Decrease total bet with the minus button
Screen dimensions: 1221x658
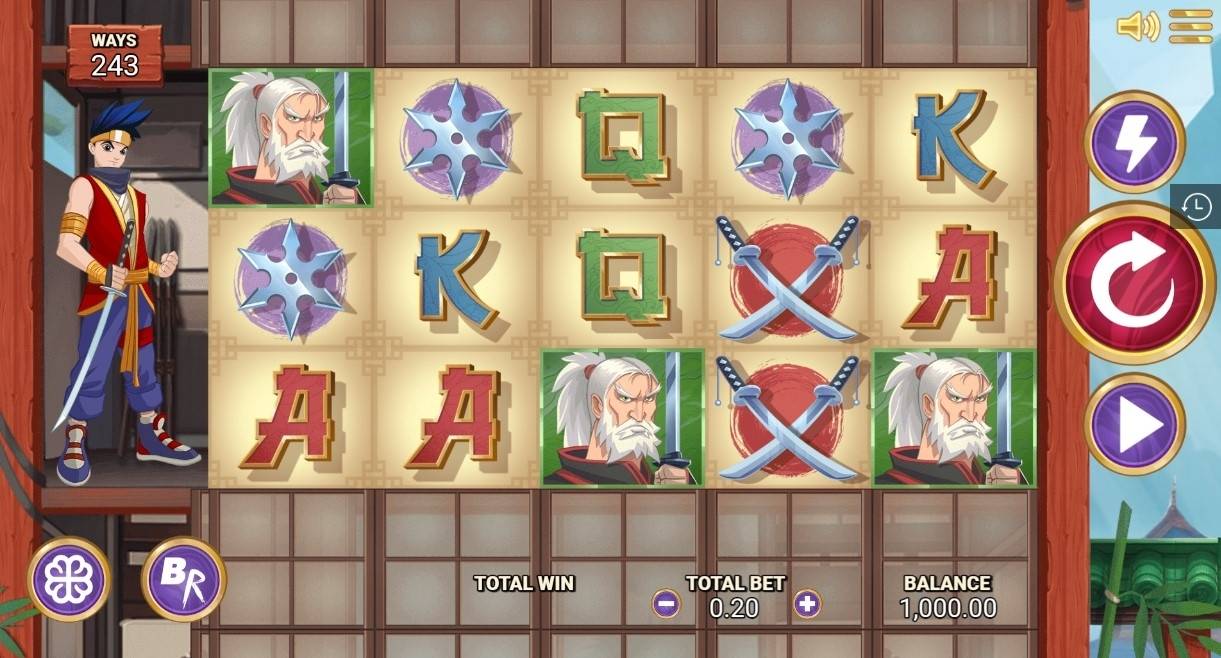pyautogui.click(x=666, y=604)
